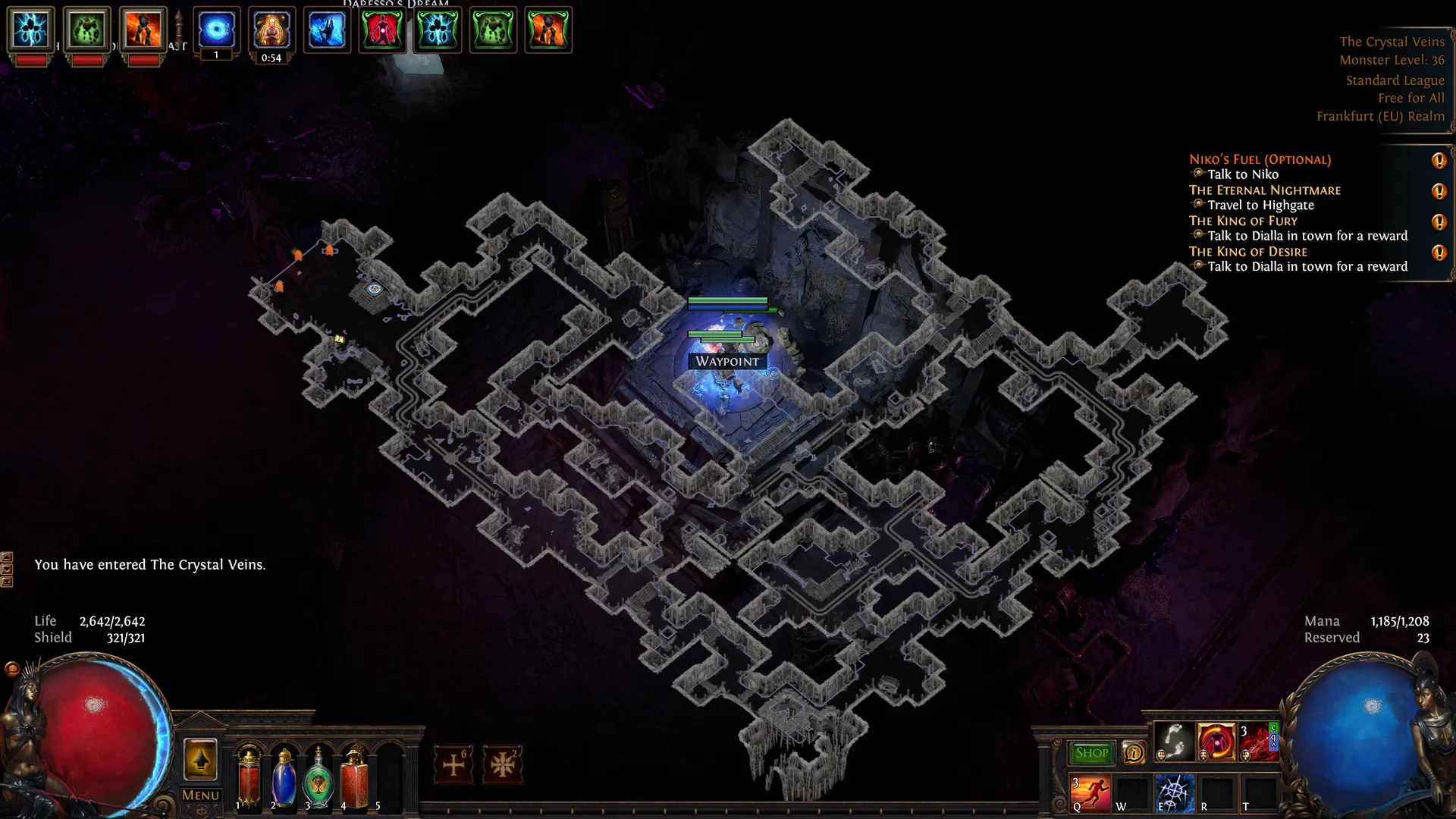This screenshot has width=1456, height=819.
Task: Open the green Shop button
Action: click(1091, 753)
